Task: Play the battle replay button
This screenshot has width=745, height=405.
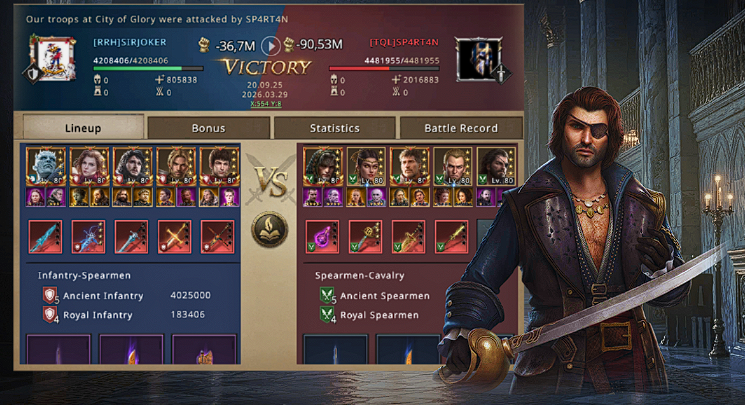Action: pyautogui.click(x=270, y=45)
